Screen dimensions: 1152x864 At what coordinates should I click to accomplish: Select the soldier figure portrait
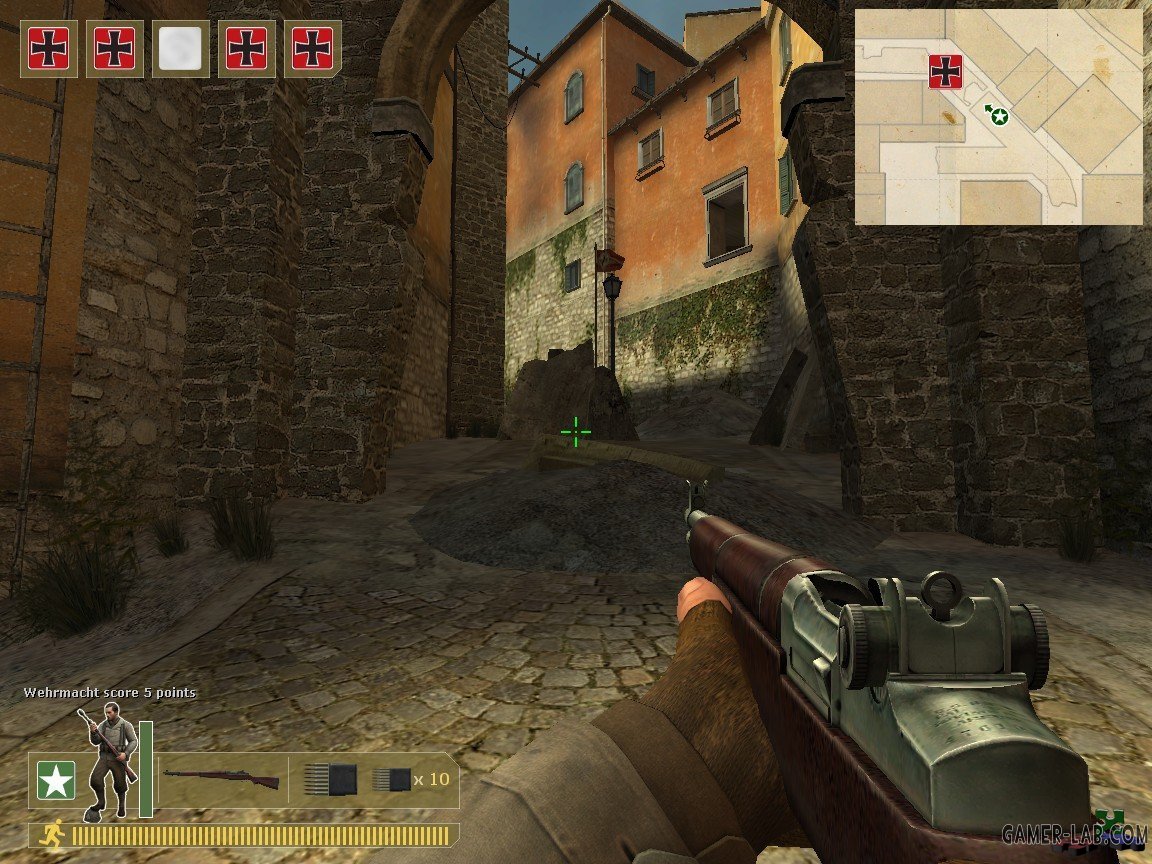[110, 760]
